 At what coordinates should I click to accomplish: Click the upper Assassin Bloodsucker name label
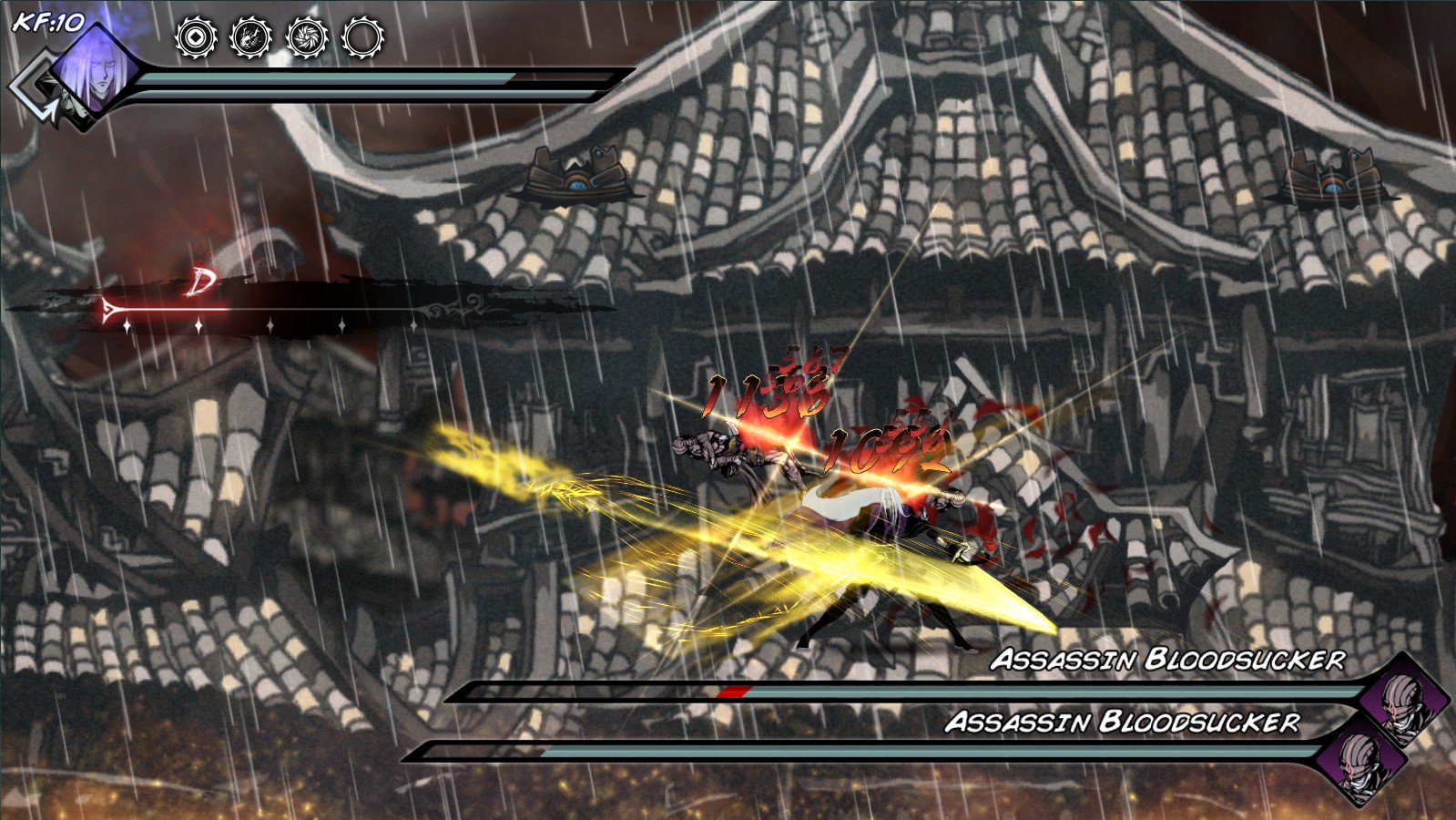coord(1170,658)
